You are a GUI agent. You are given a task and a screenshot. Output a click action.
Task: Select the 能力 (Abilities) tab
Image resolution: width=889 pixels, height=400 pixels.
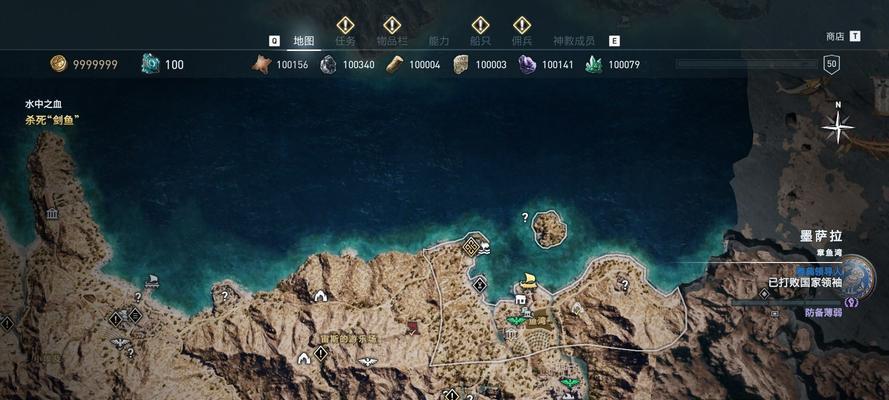(439, 41)
